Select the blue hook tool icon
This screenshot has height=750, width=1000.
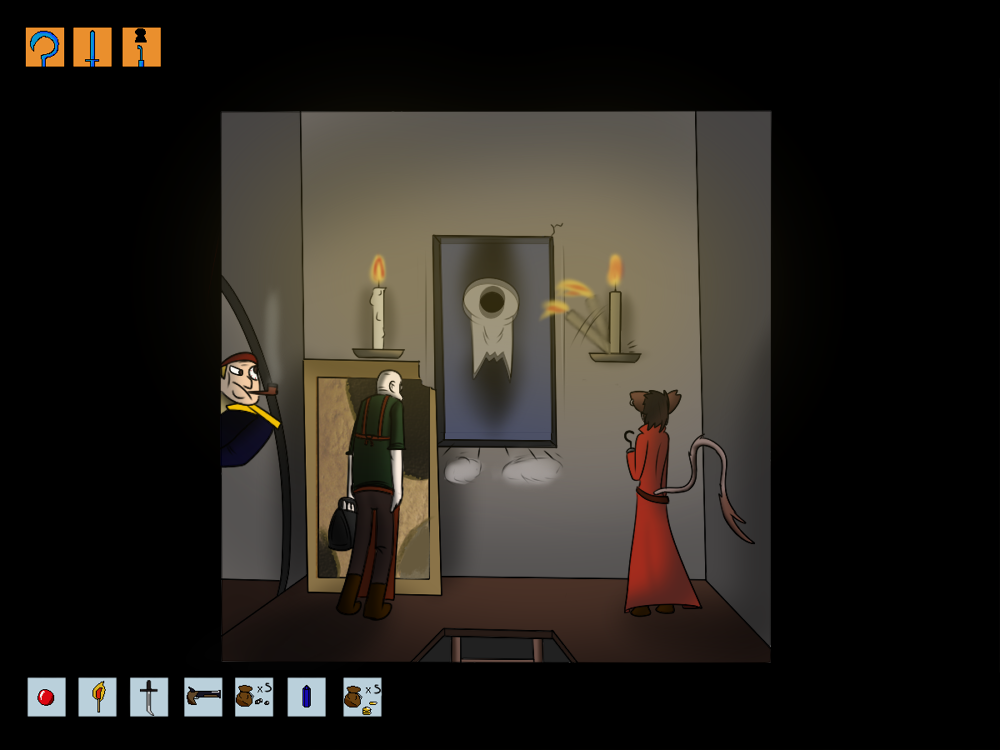pos(45,47)
